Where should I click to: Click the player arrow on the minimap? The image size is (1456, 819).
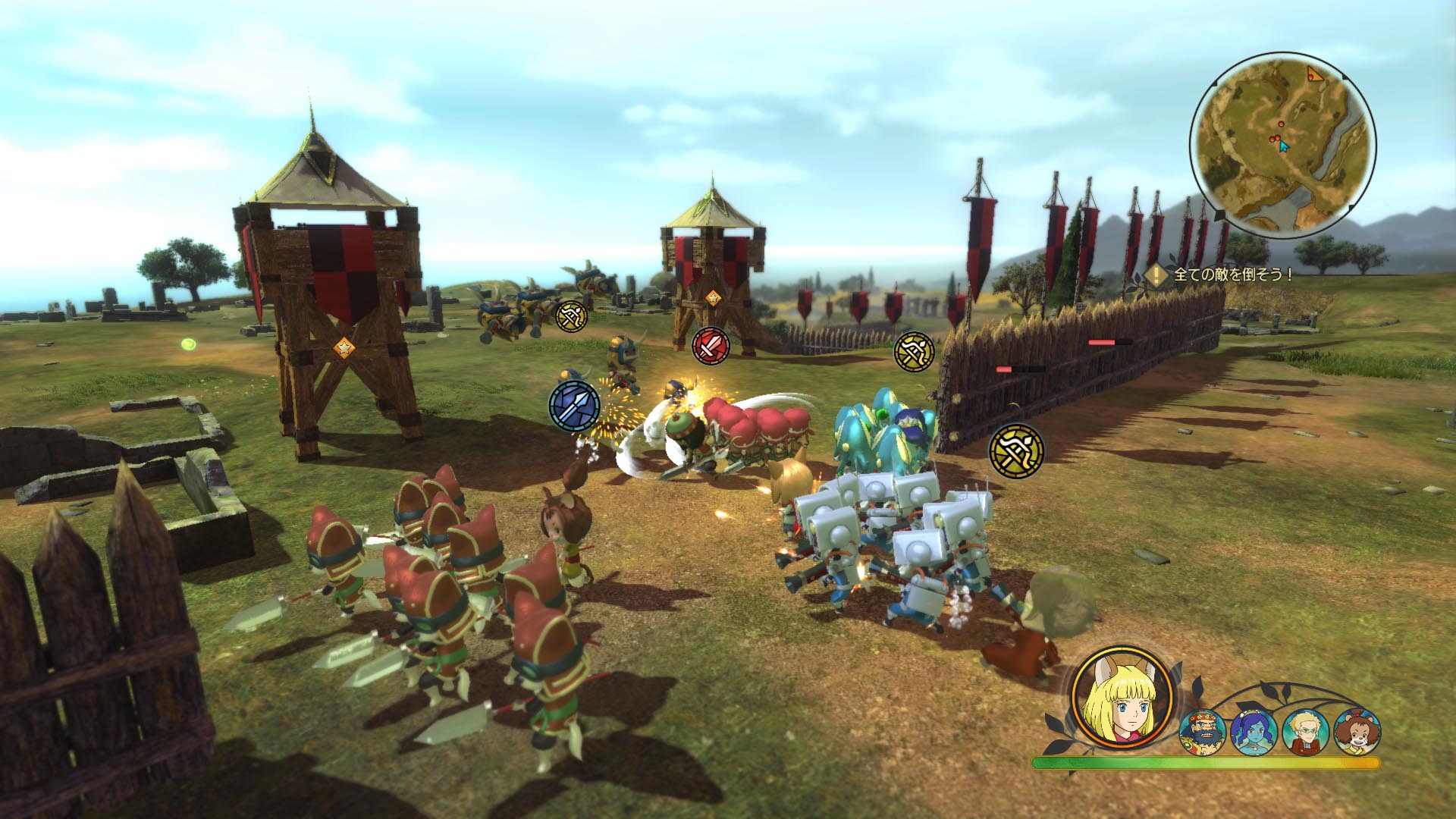(x=1283, y=146)
